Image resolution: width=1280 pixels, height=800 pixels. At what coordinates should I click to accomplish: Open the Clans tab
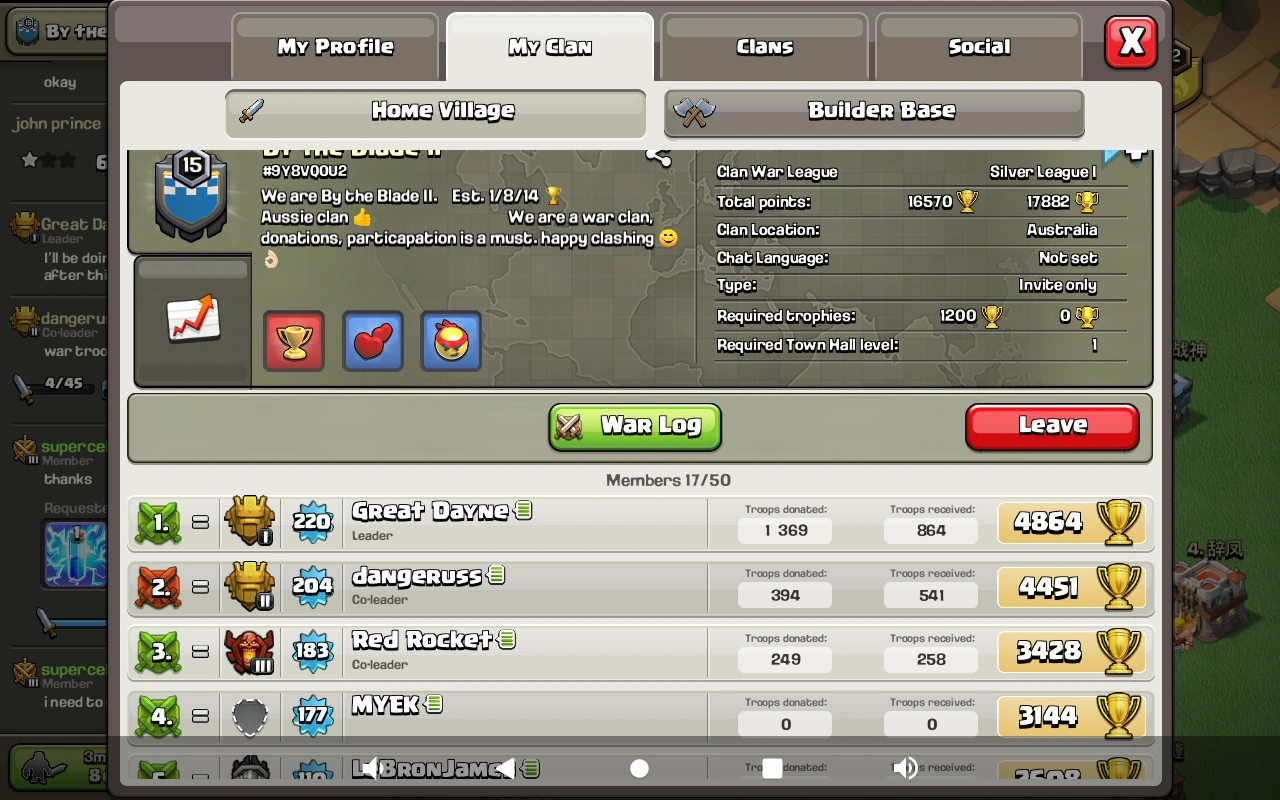tap(764, 46)
